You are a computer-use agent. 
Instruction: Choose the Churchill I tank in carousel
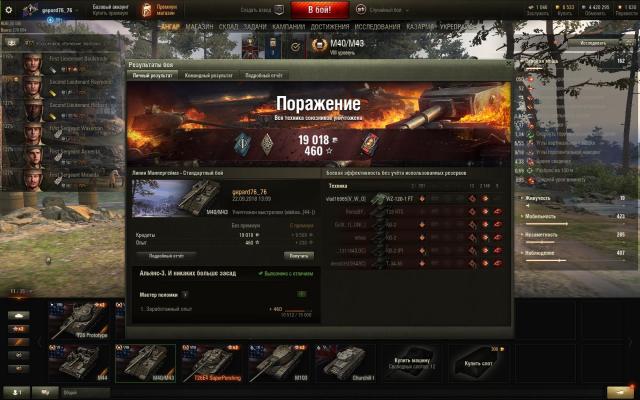pos(342,364)
